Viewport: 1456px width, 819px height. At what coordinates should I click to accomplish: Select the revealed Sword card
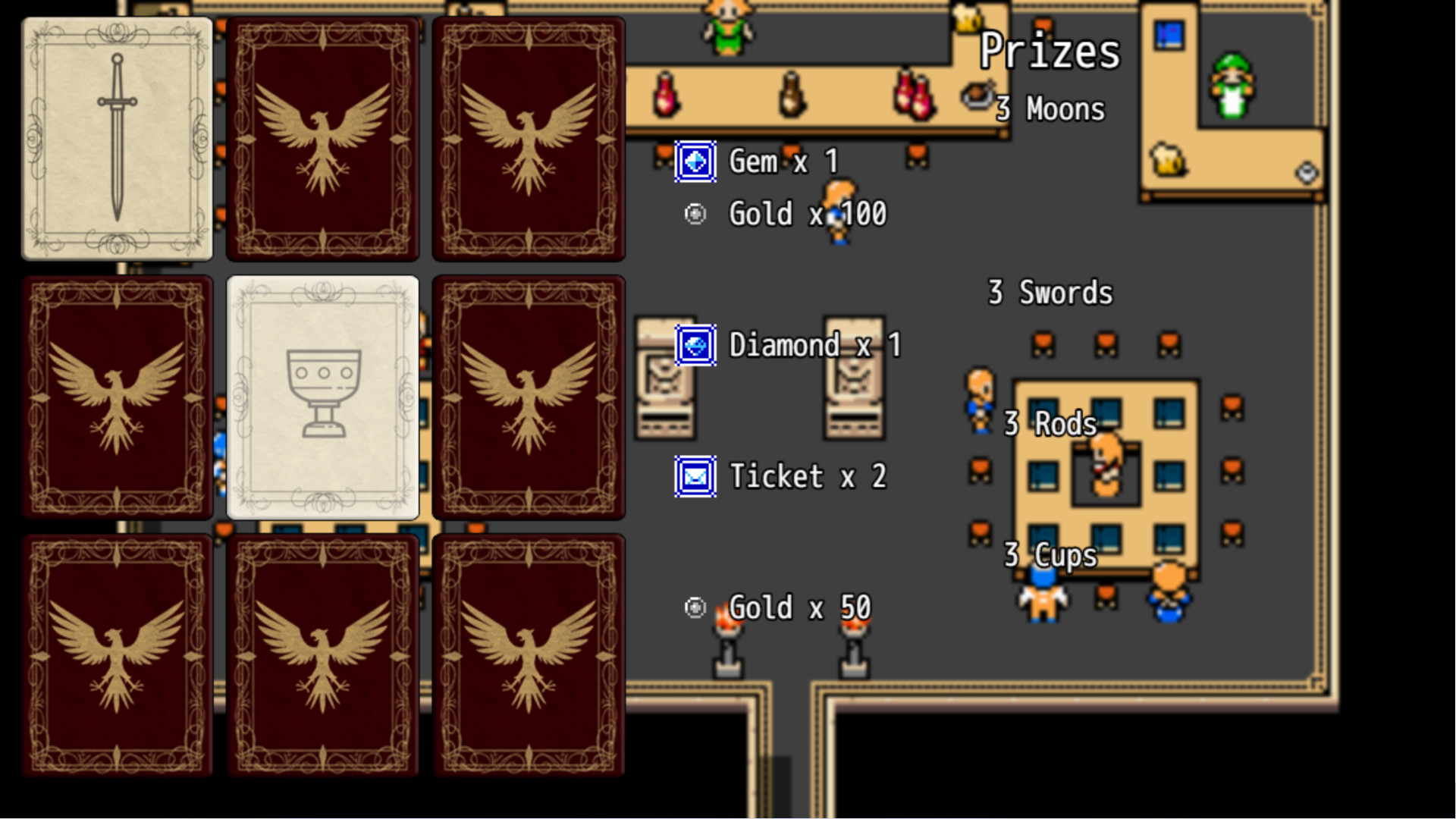[118, 139]
